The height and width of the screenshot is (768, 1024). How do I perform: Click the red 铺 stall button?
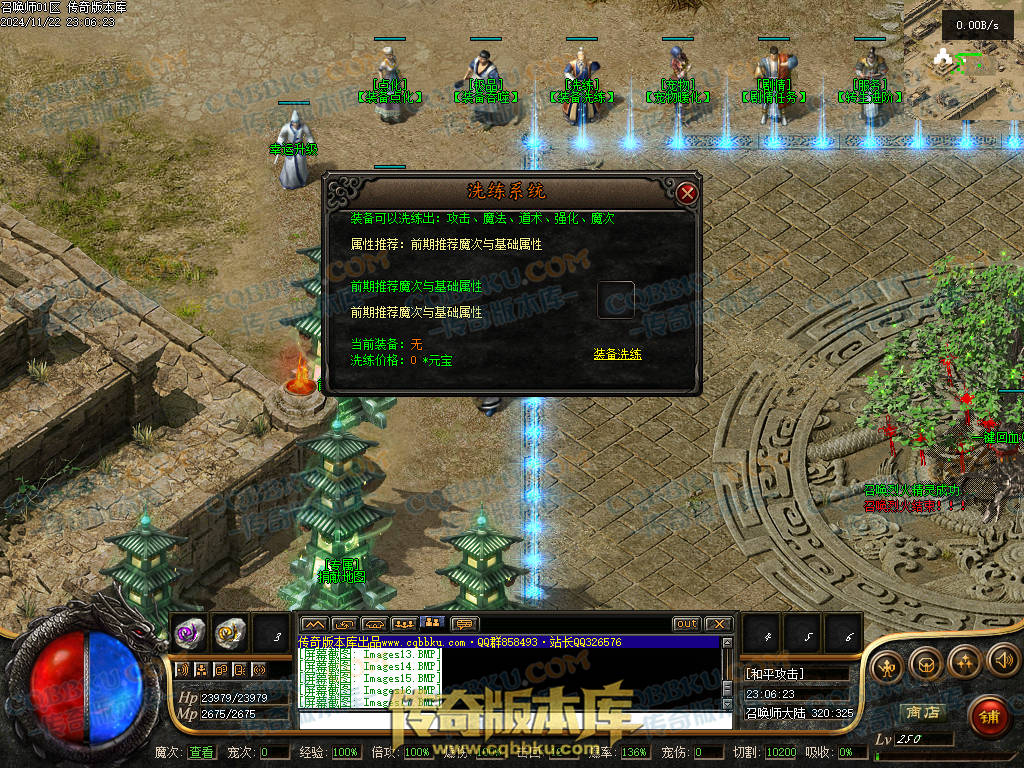click(x=988, y=716)
